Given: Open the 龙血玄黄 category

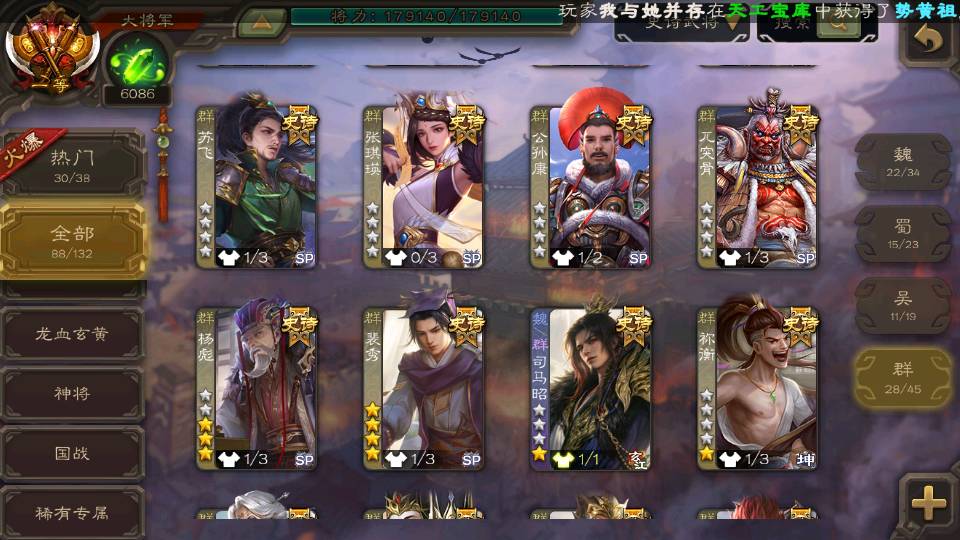Looking at the screenshot, I should pos(72,334).
